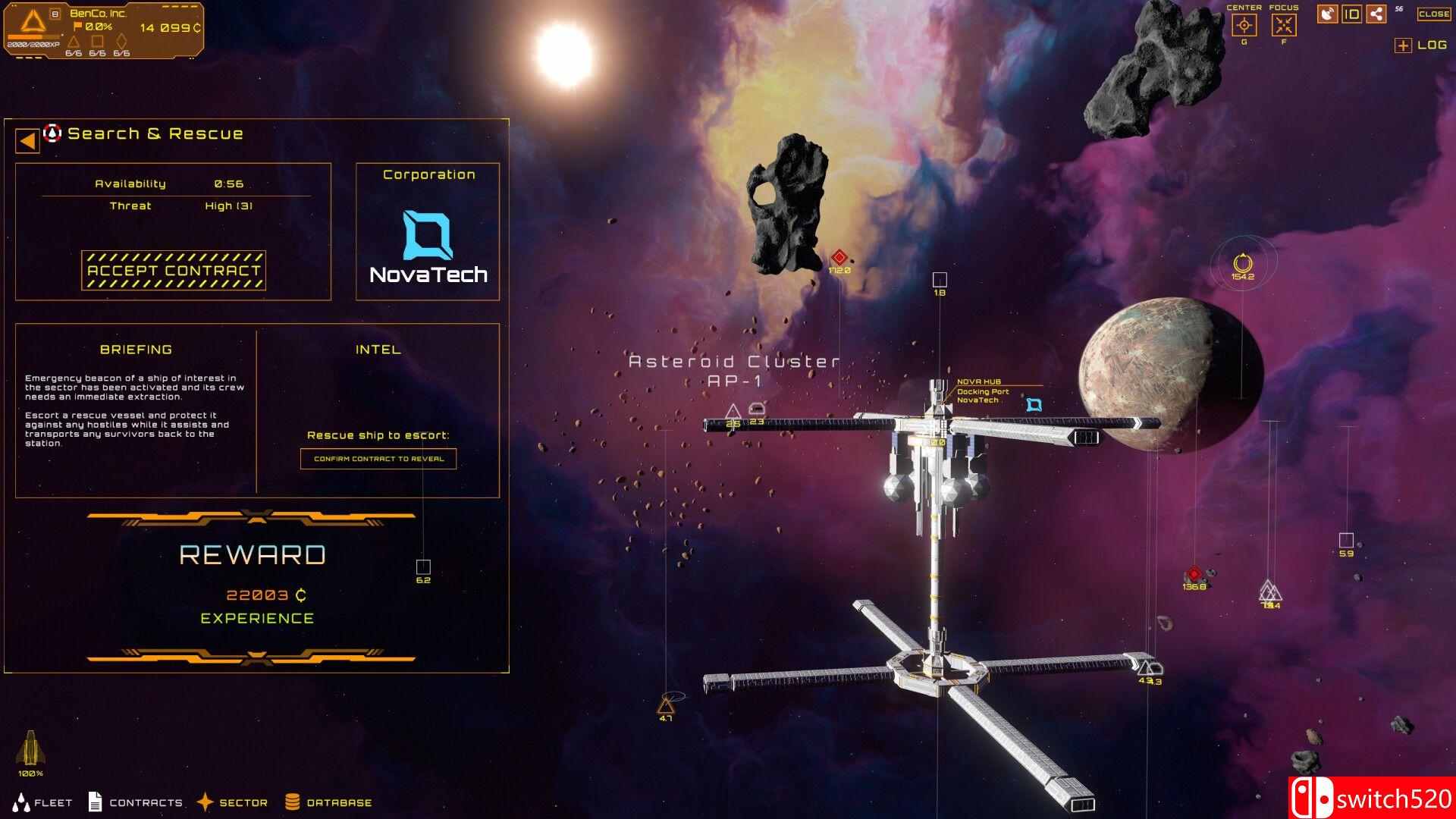Close the sector map view
The height and width of the screenshot is (819, 1456).
tap(1434, 14)
